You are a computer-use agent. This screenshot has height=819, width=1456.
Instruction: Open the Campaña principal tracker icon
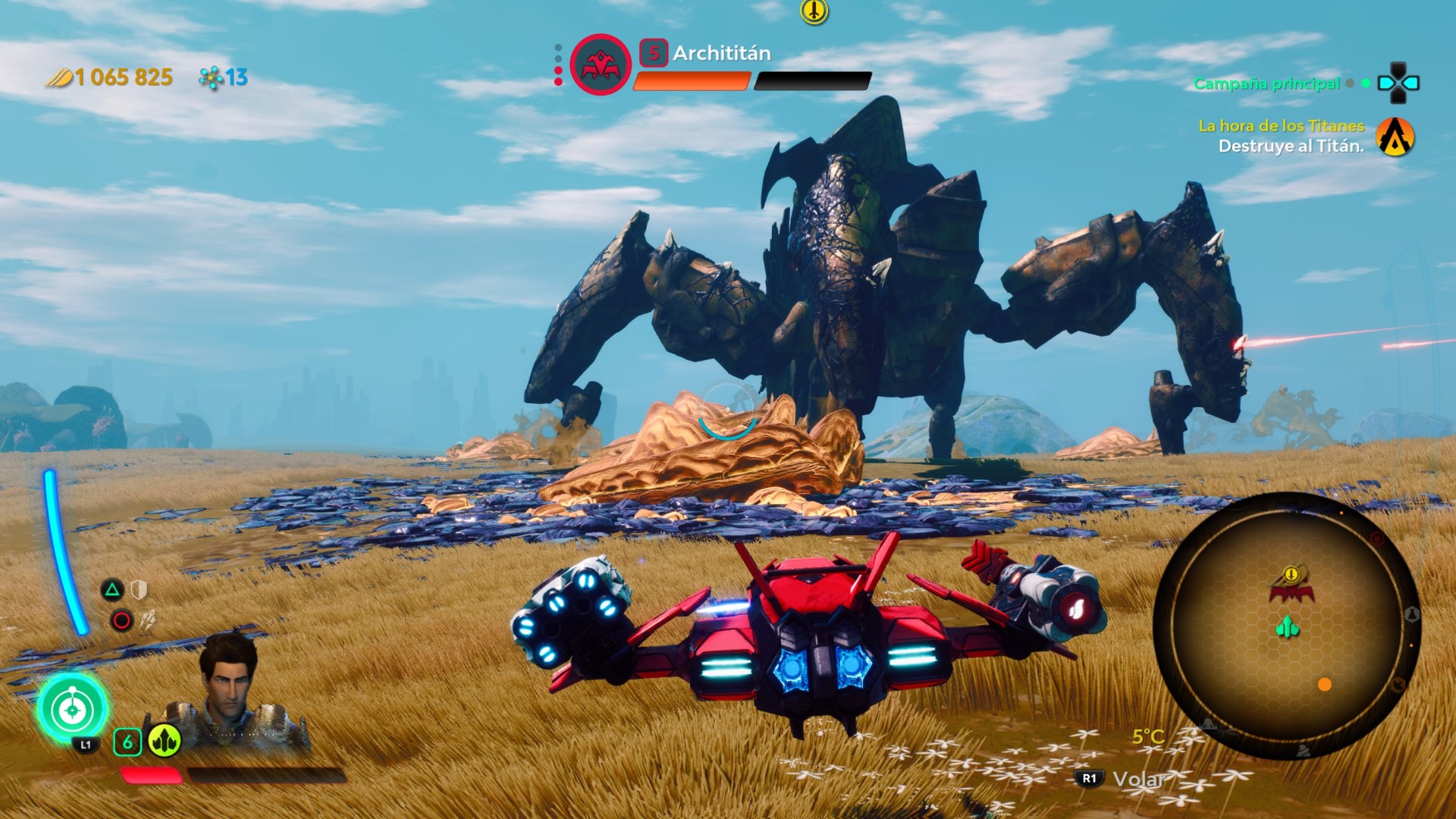click(1398, 83)
